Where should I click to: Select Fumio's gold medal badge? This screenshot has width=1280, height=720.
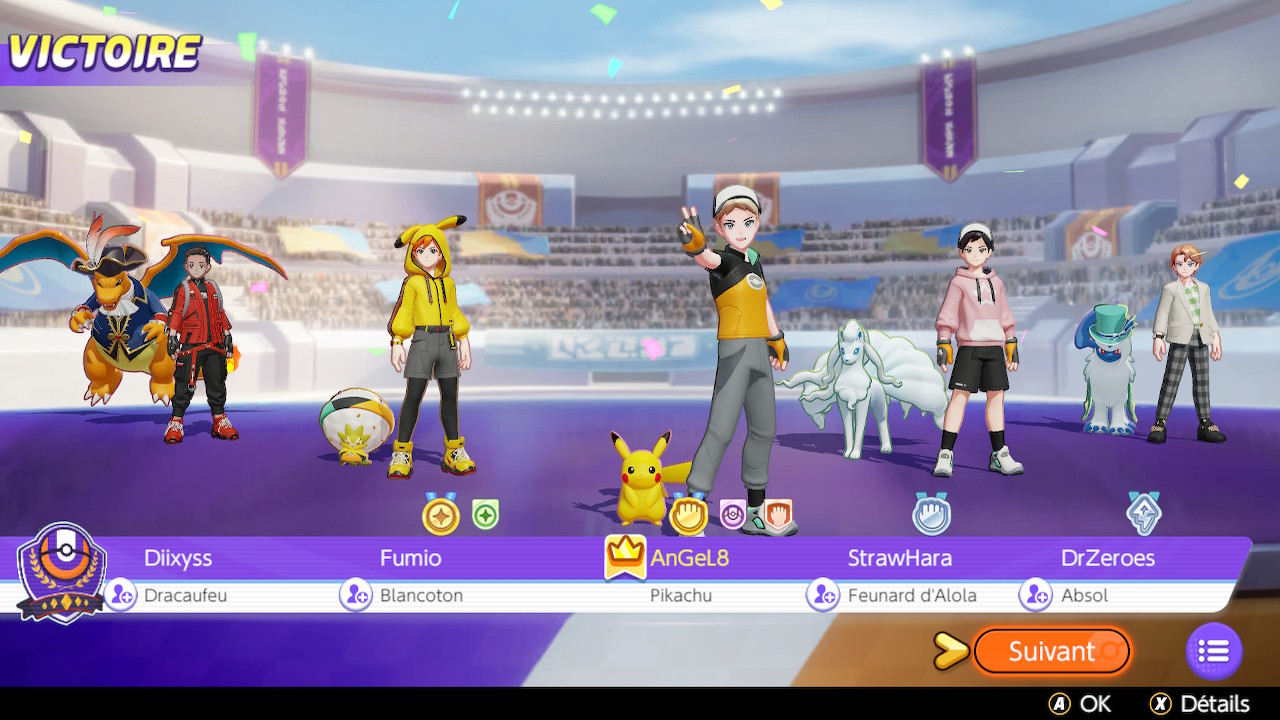pos(440,515)
